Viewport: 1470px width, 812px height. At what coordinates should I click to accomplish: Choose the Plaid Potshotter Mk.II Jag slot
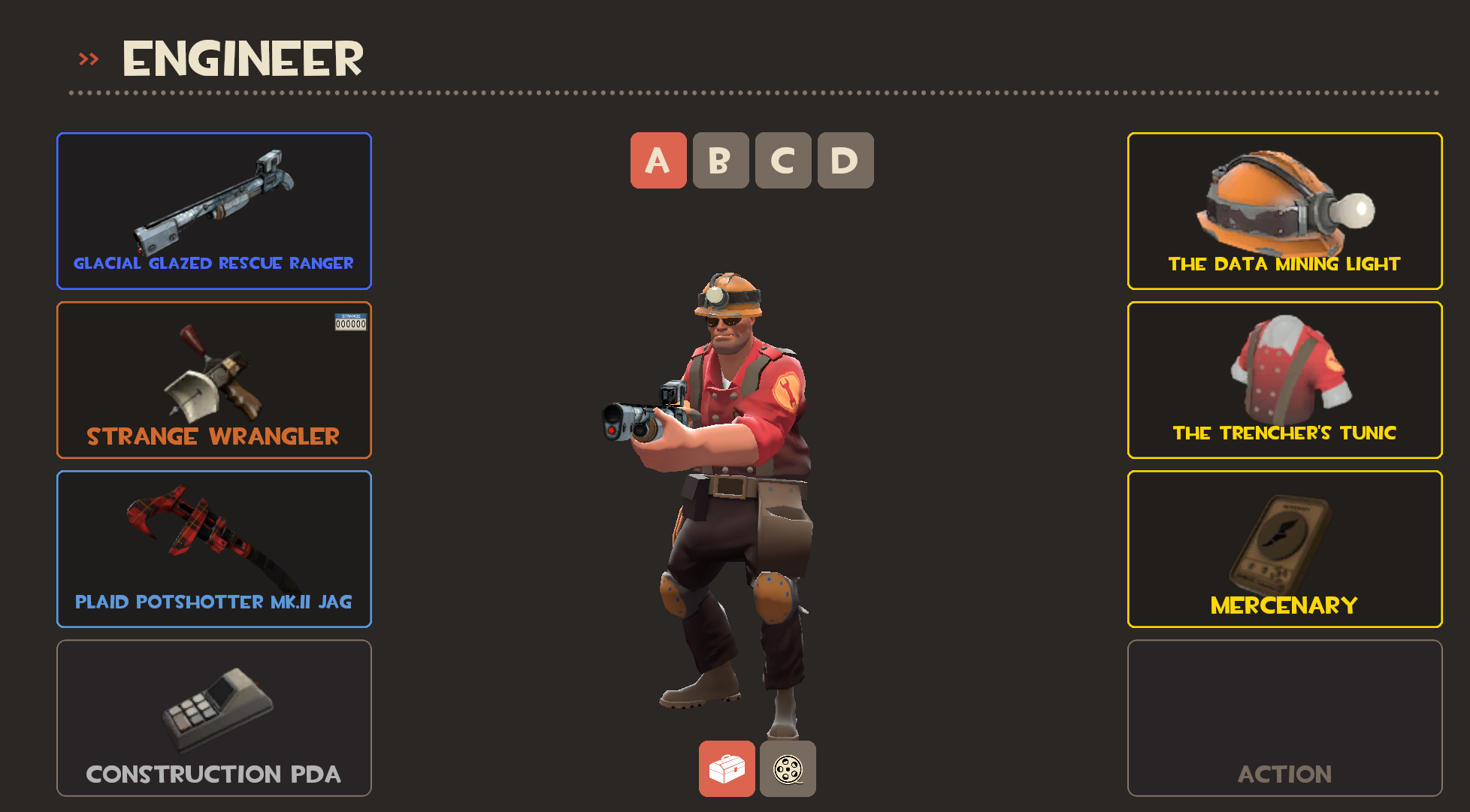point(214,549)
